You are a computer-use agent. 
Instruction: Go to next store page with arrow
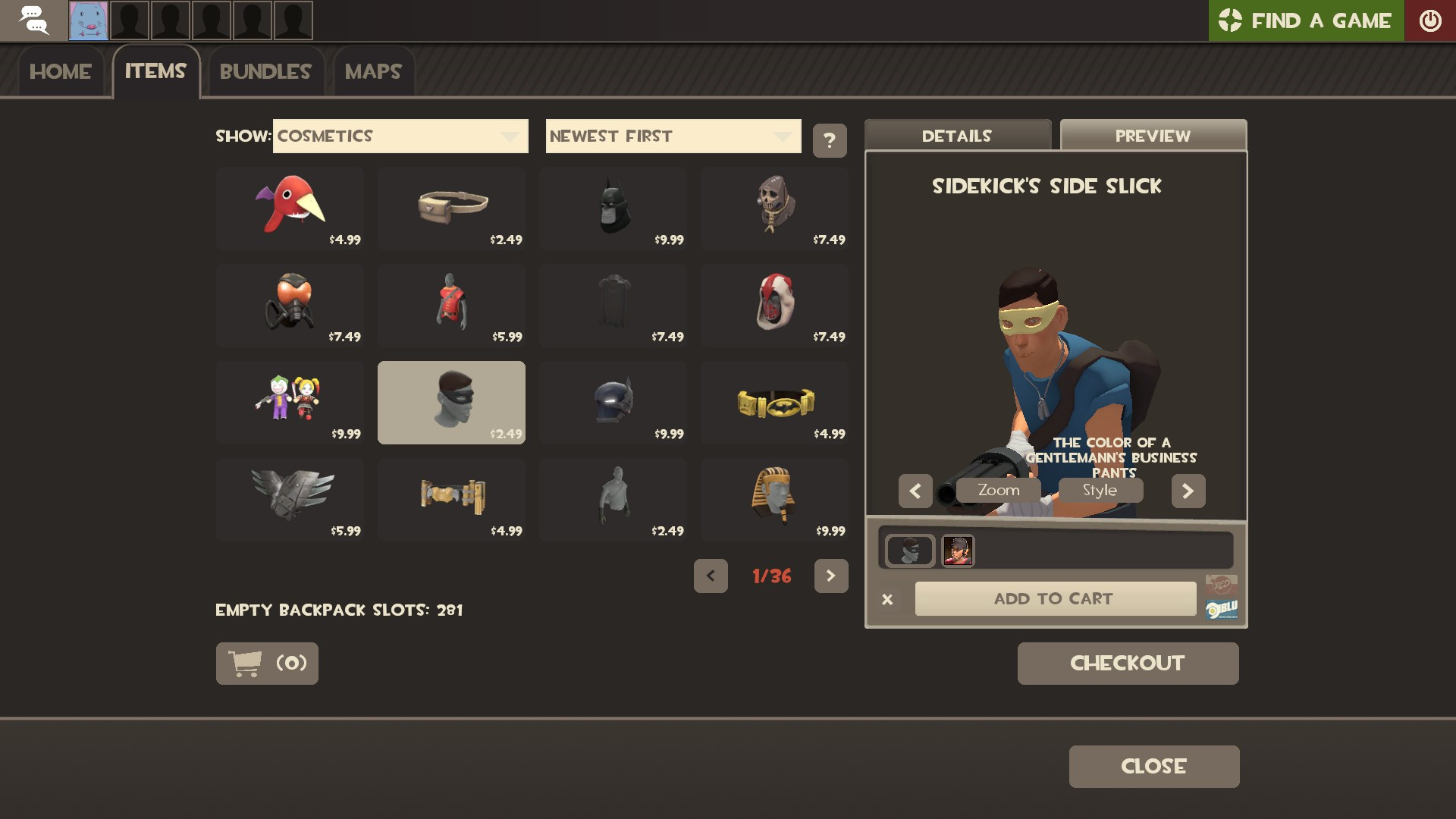830,576
